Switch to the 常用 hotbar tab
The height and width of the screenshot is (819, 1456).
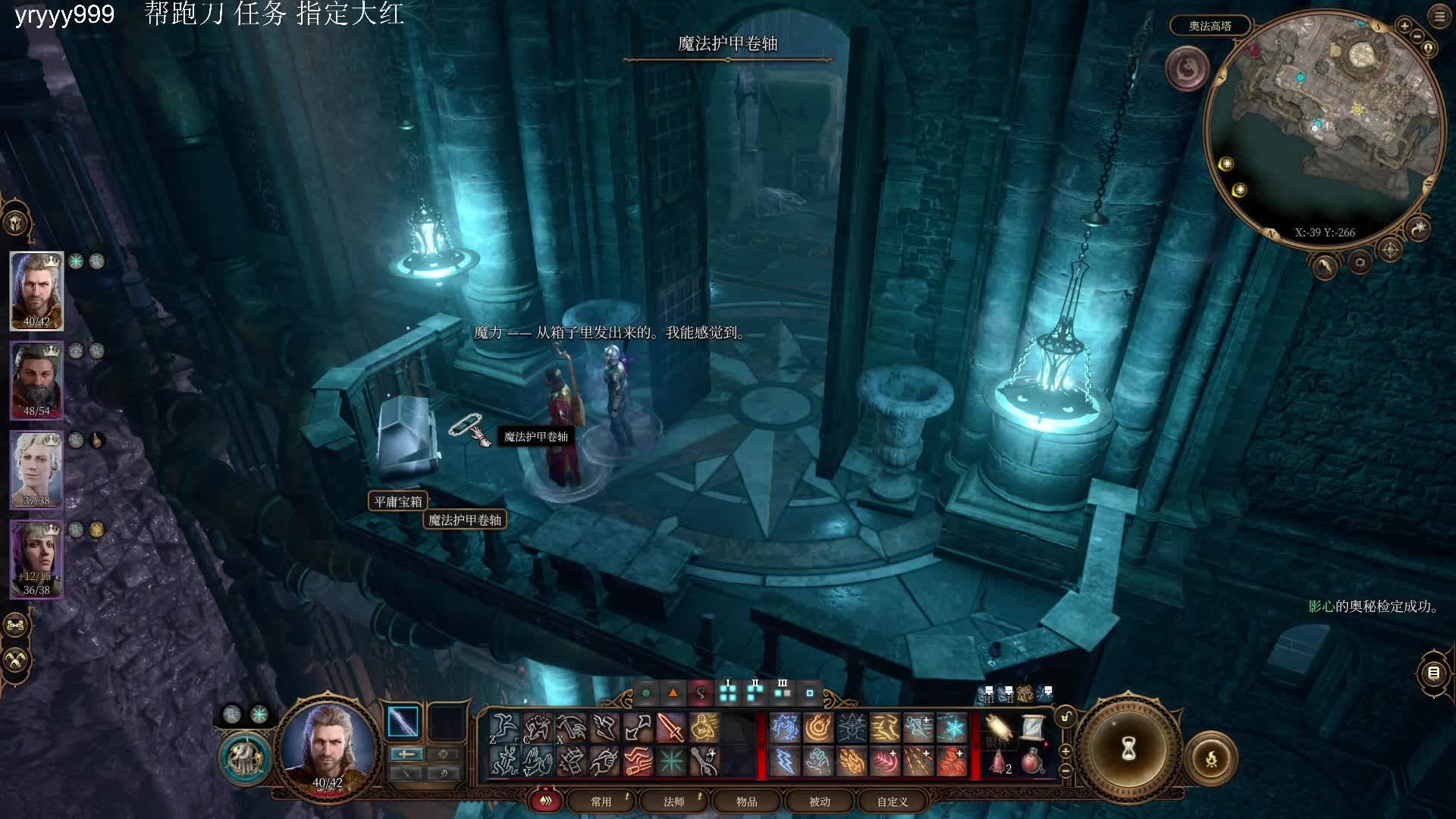(601, 802)
